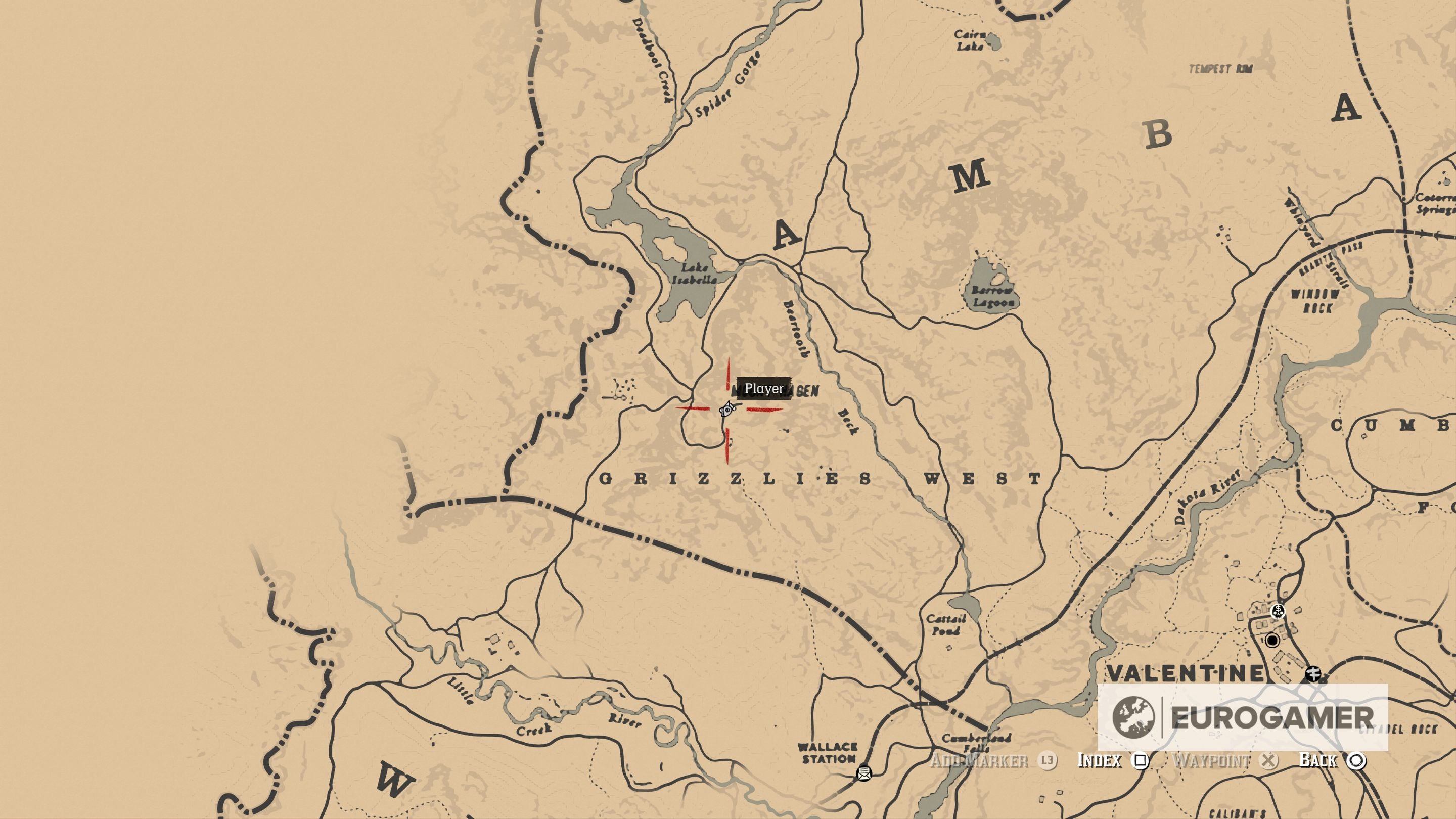Click the black circled saloon dot icon in Valentine
This screenshot has height=819, width=1456.
1273,642
